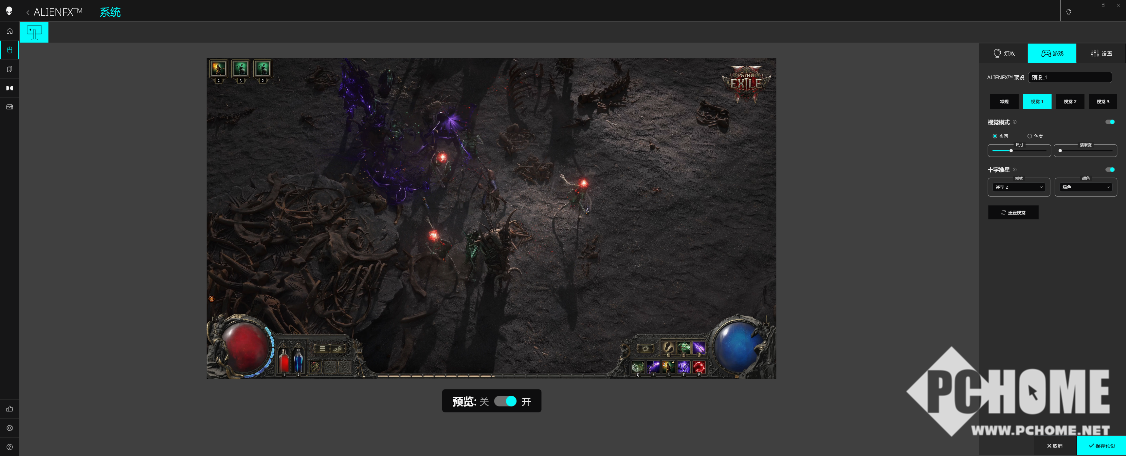
Task: Click the cancel button with X icon
Action: click(1056, 445)
